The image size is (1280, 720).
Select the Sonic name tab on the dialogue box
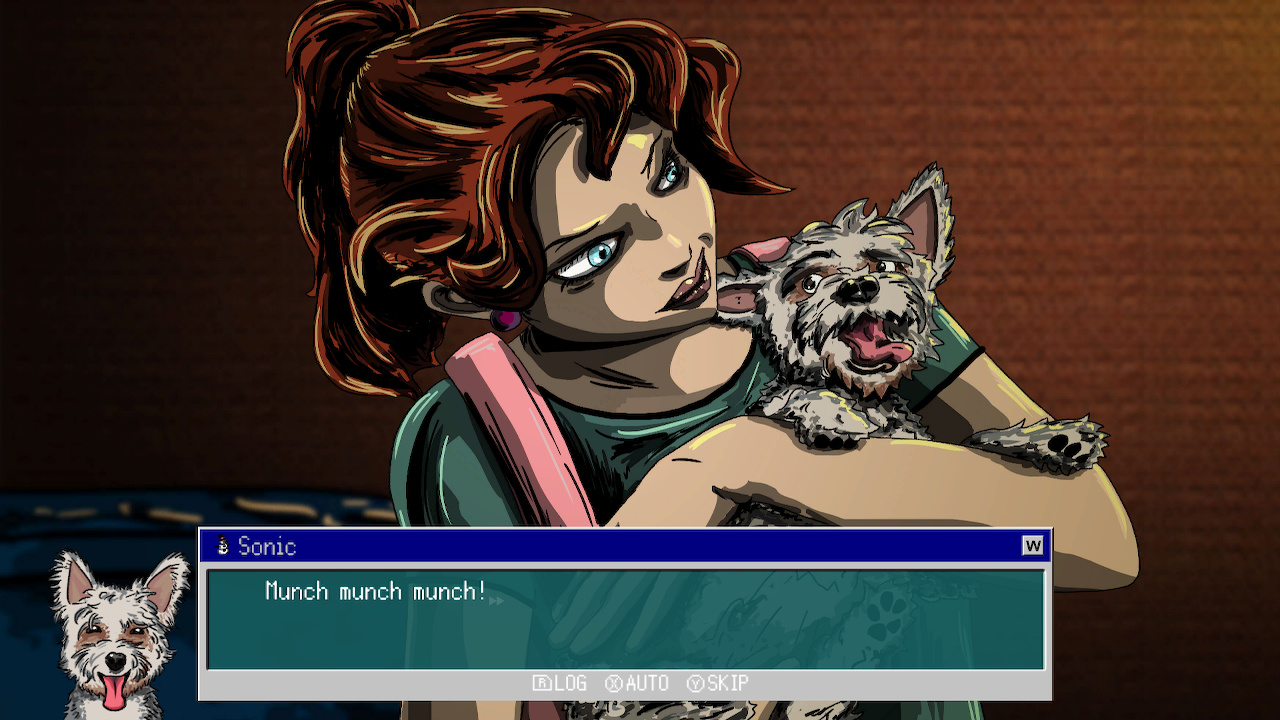[x=265, y=546]
